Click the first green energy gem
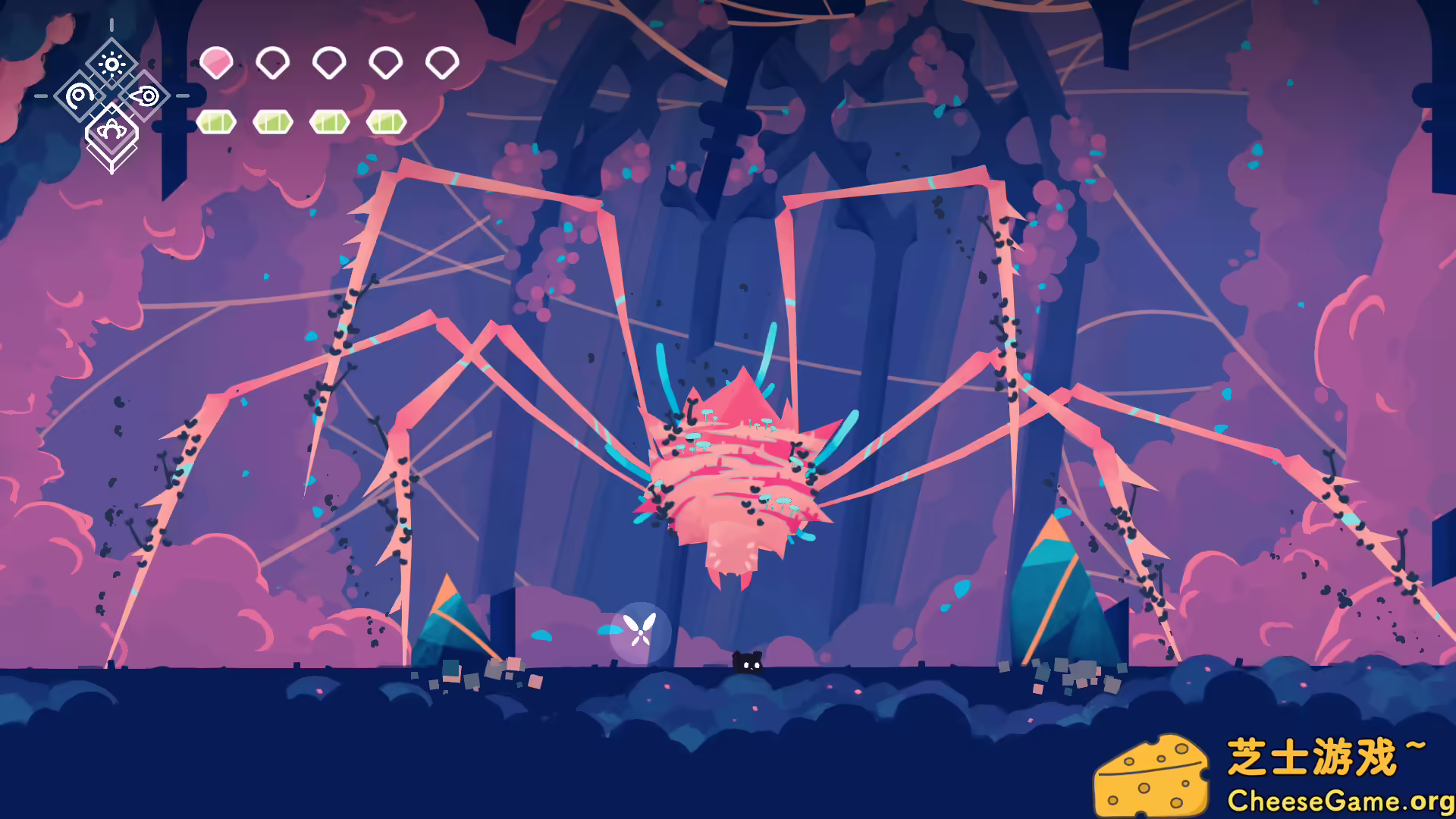 [x=218, y=120]
